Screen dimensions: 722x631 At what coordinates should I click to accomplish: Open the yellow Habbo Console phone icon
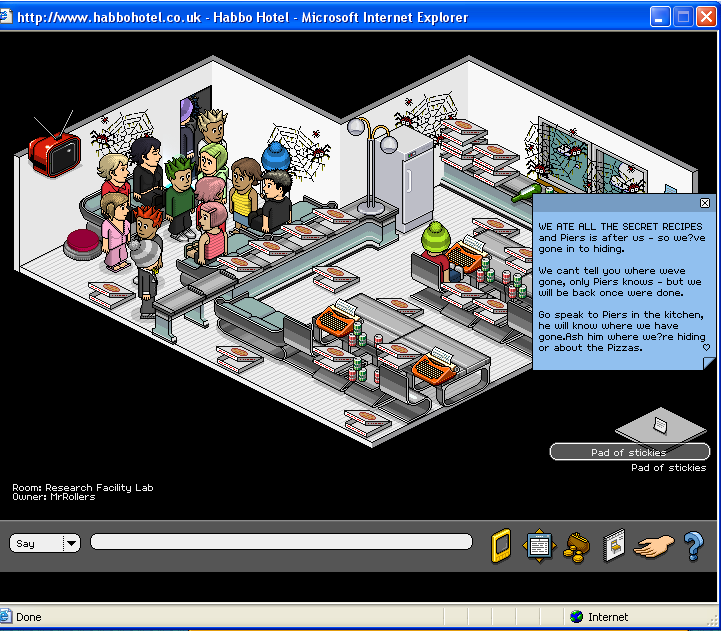click(x=501, y=546)
